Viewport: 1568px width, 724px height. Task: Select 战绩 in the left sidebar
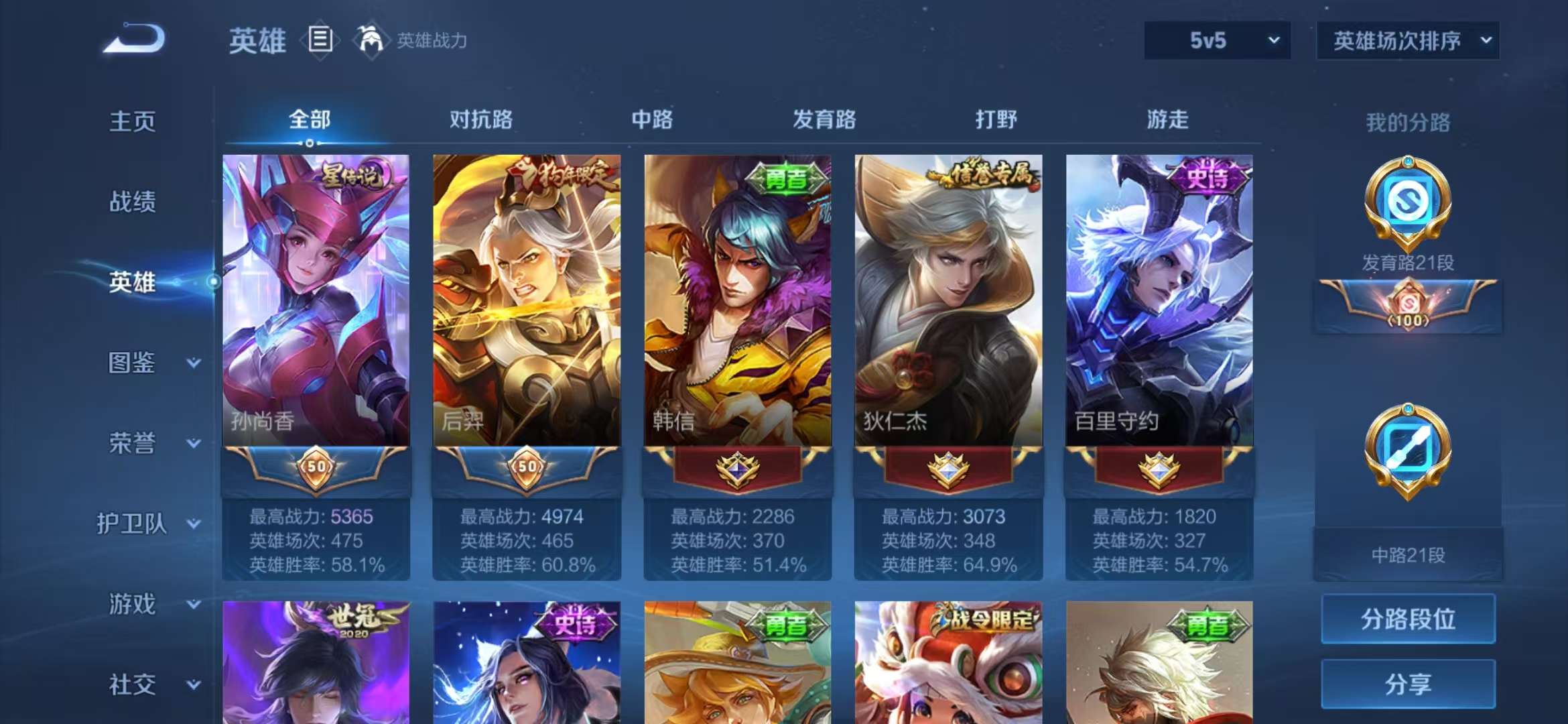135,202
